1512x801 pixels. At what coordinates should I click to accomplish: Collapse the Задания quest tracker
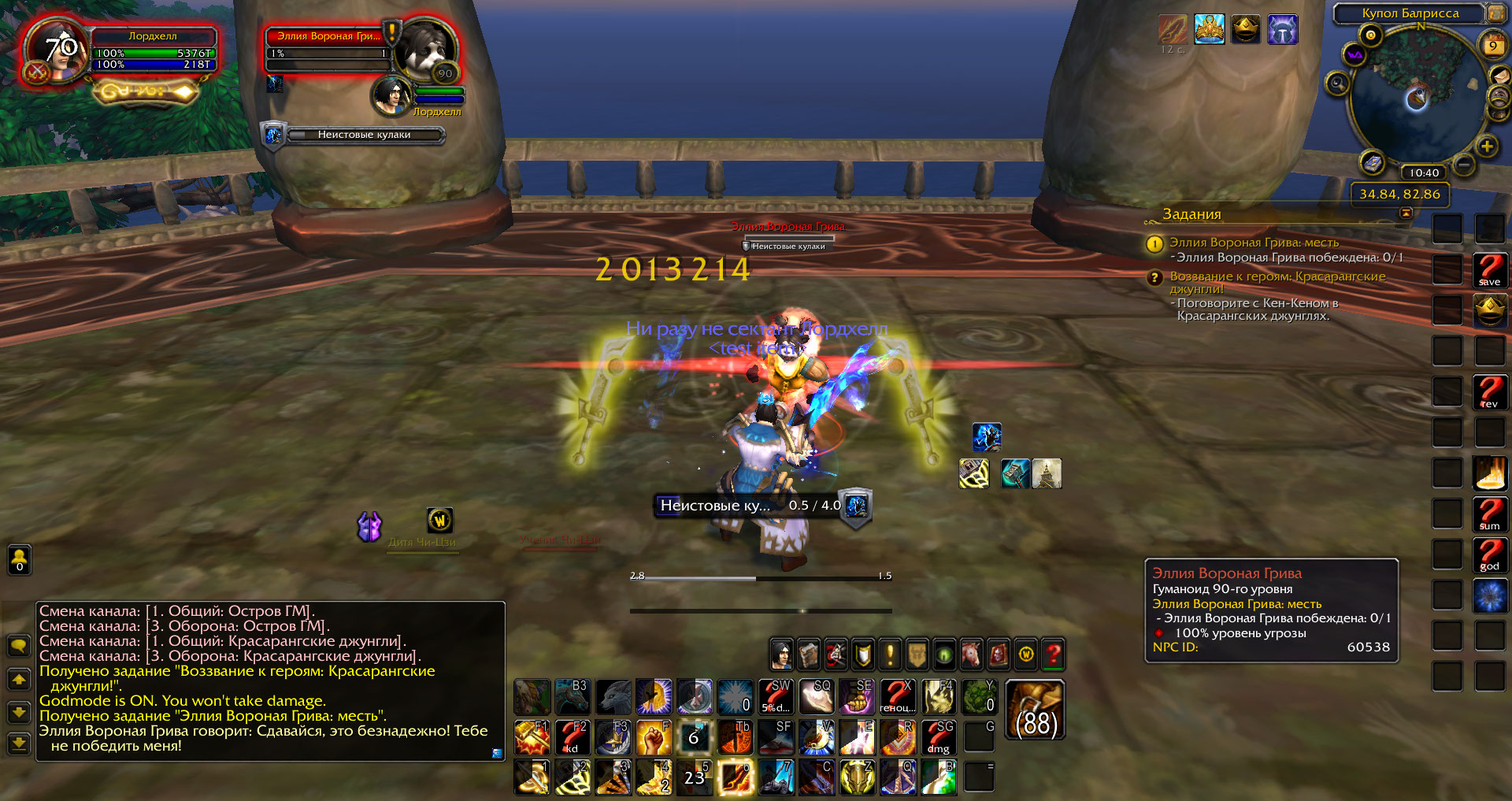tap(1406, 213)
